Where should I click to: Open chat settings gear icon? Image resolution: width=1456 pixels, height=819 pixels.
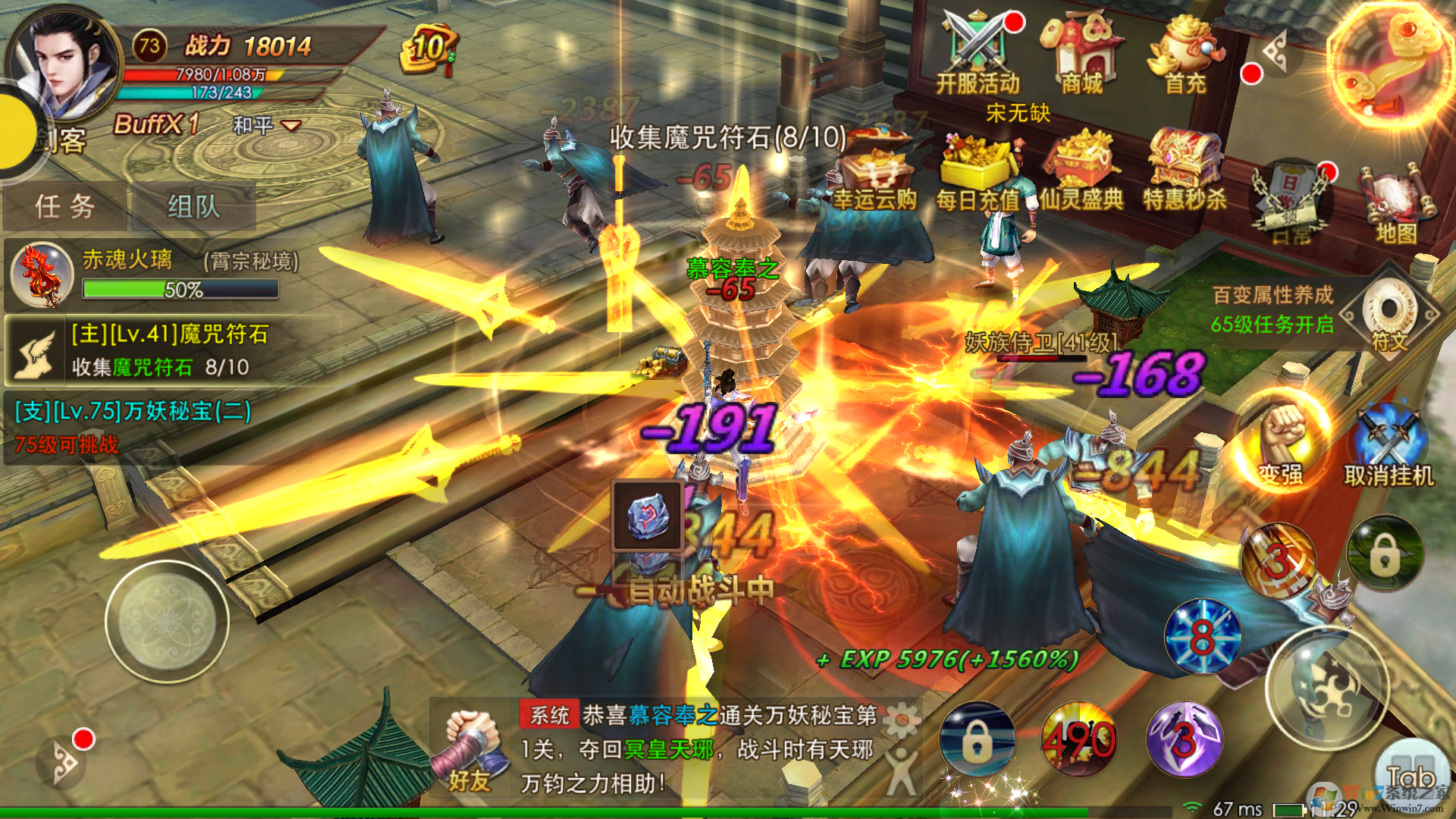click(901, 719)
